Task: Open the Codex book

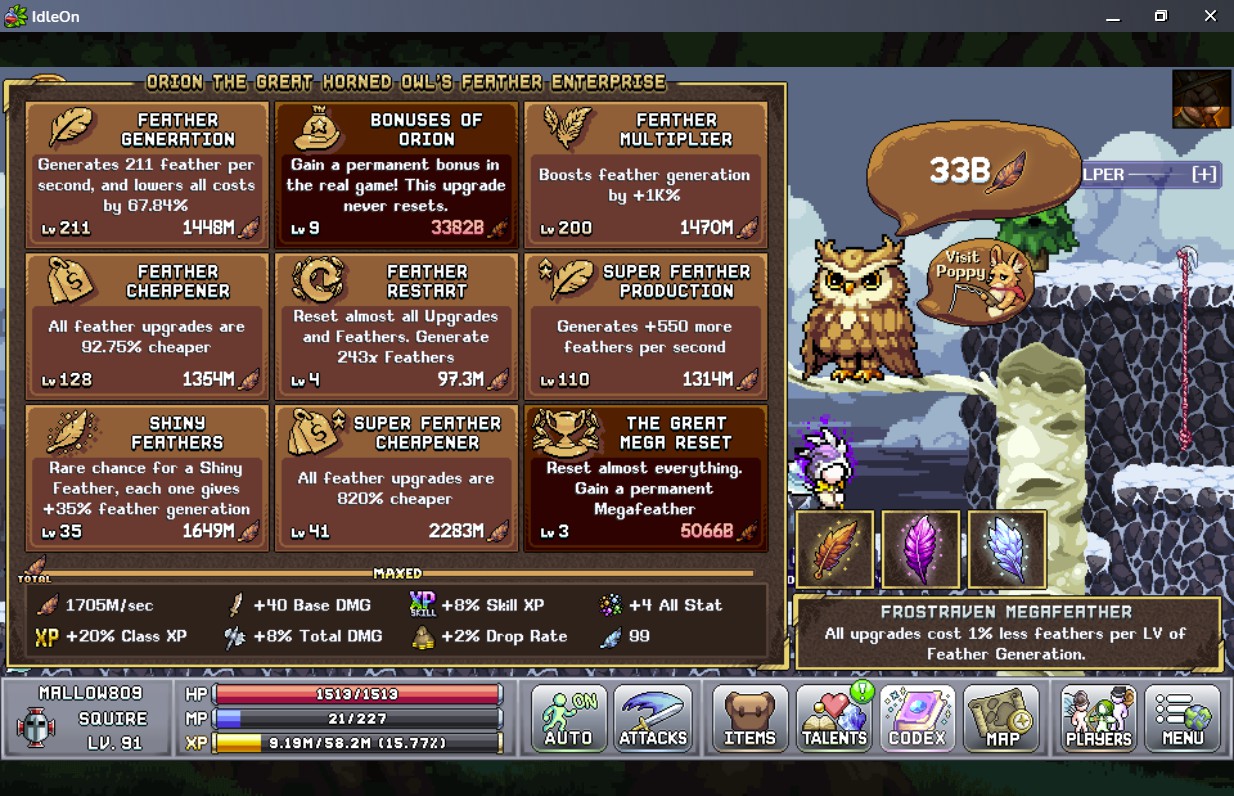Action: (x=917, y=719)
